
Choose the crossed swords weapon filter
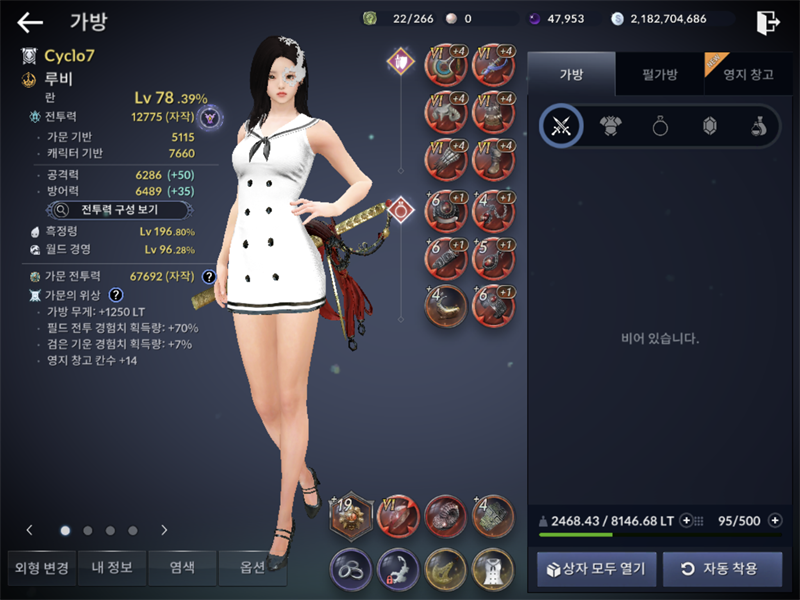[561, 126]
